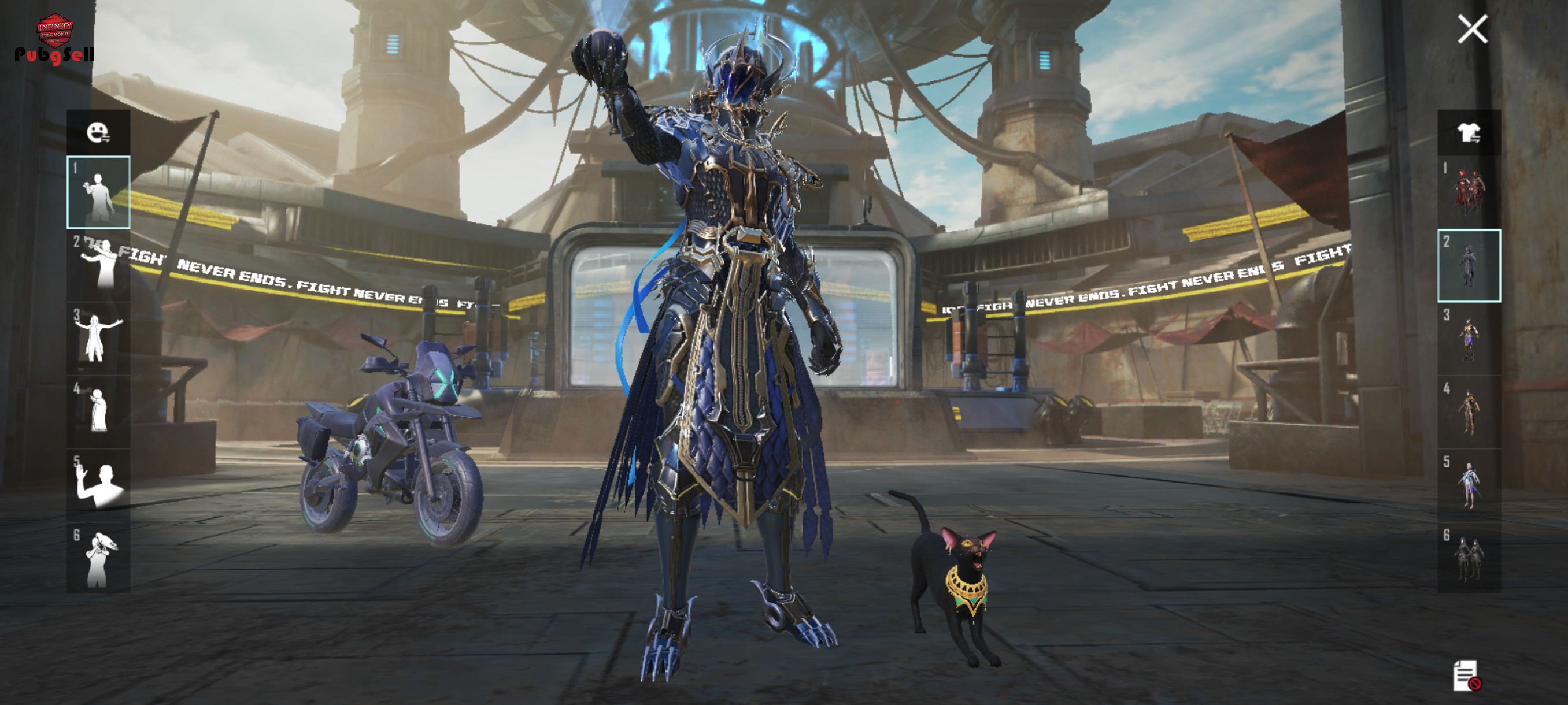Open the outfit swap shirt icon
This screenshot has height=705, width=1568.
[1468, 132]
